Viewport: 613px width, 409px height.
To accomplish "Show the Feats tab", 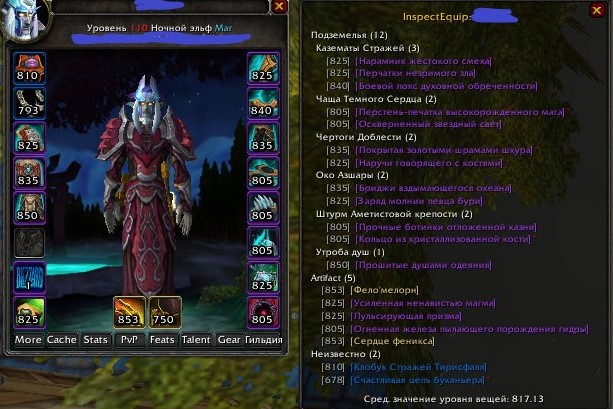I will pos(162,340).
